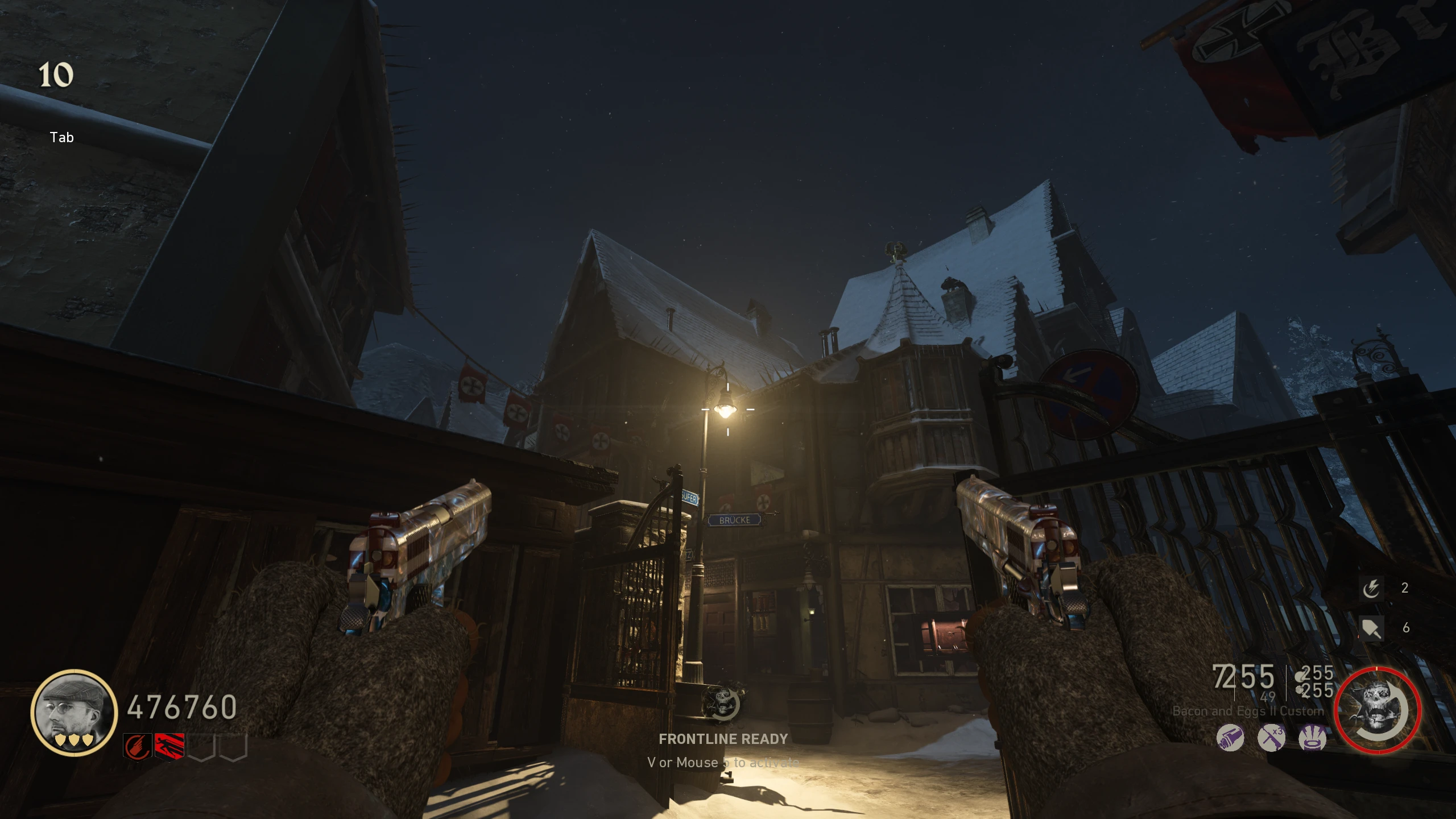Click the purple flashlight mod icon
Viewport: 1456px width, 819px height.
[1230, 739]
